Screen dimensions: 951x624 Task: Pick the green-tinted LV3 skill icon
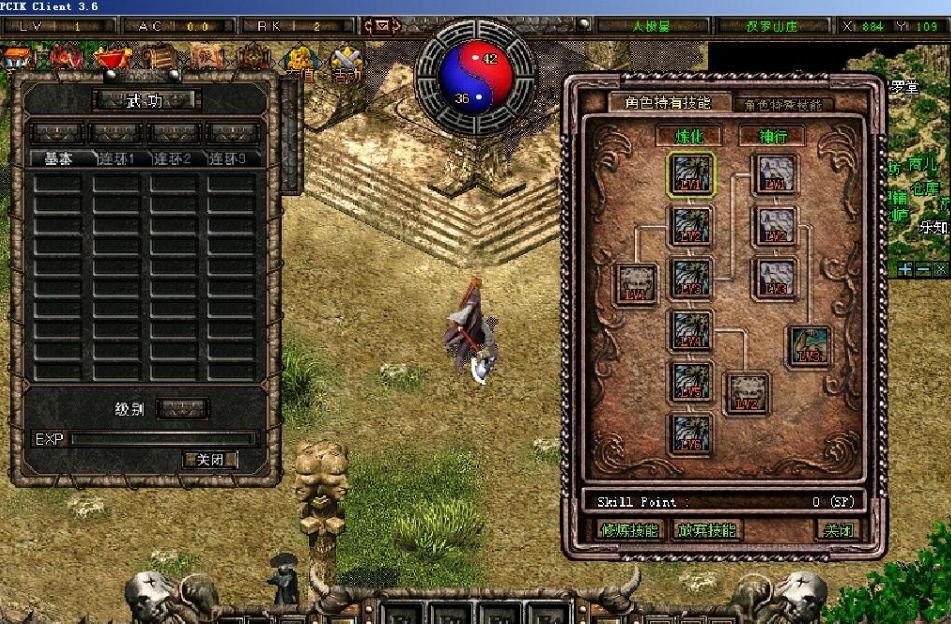(808, 346)
